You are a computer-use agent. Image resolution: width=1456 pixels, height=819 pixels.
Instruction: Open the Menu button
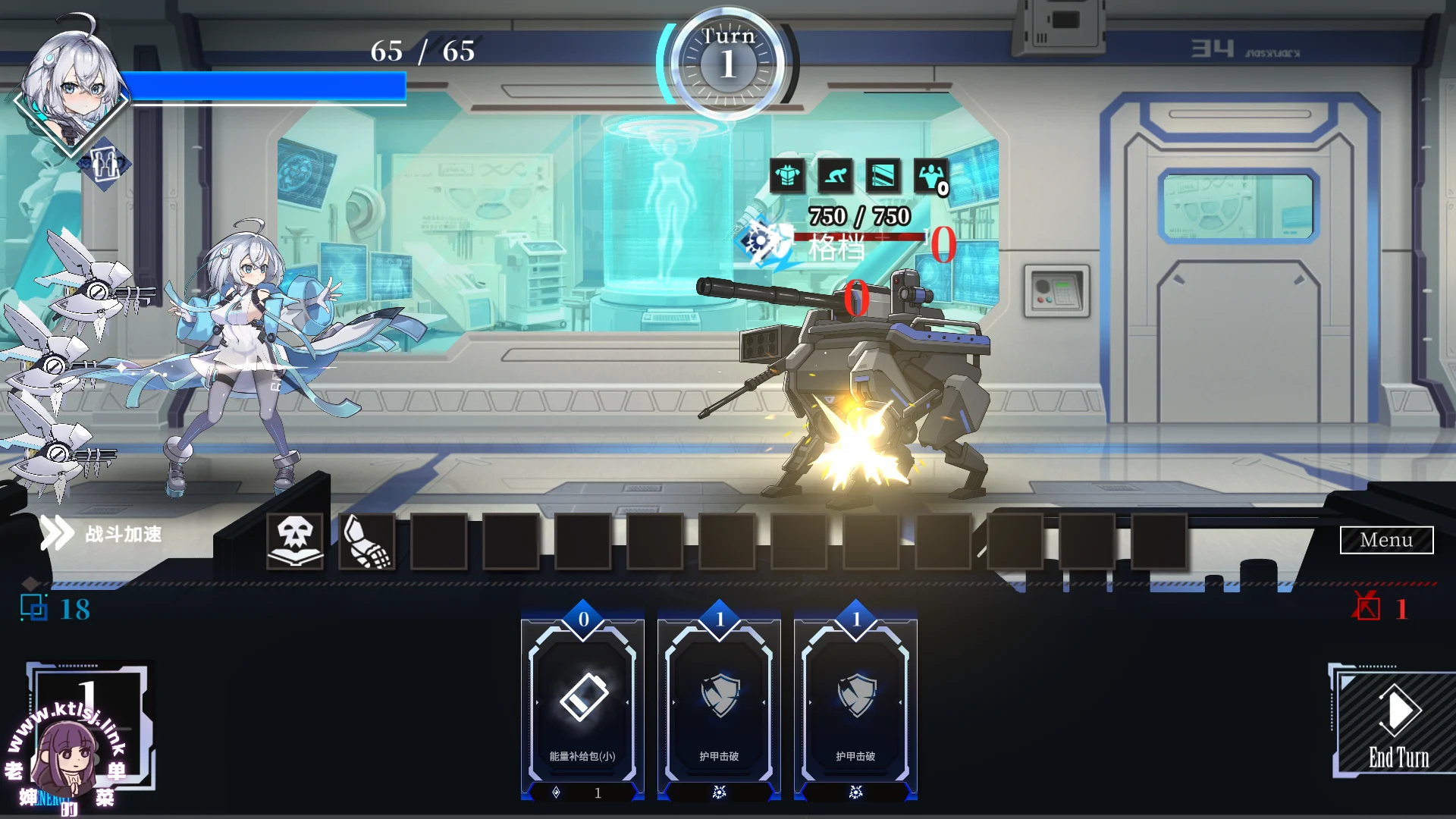1385,540
